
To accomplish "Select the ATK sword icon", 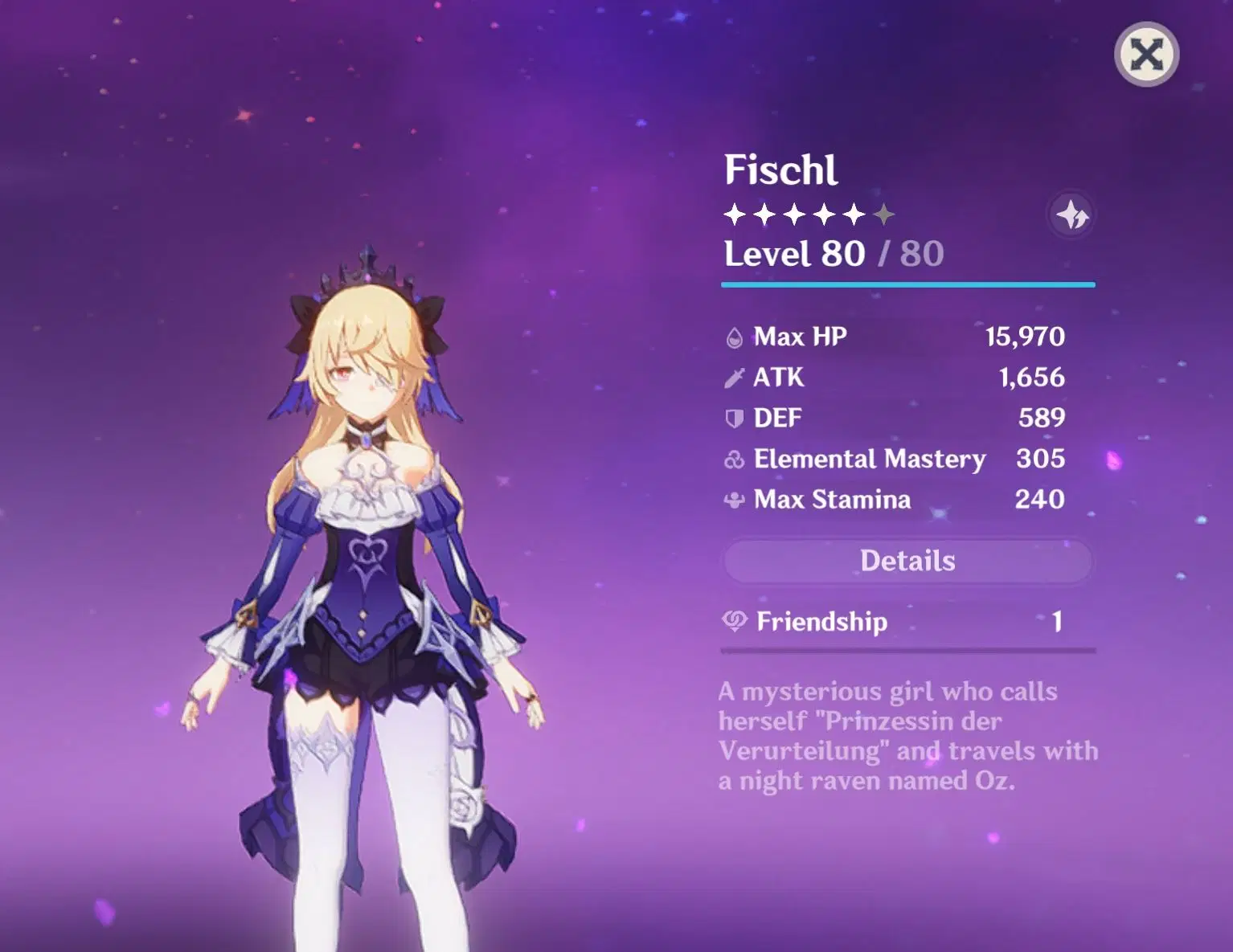I will coord(734,377).
